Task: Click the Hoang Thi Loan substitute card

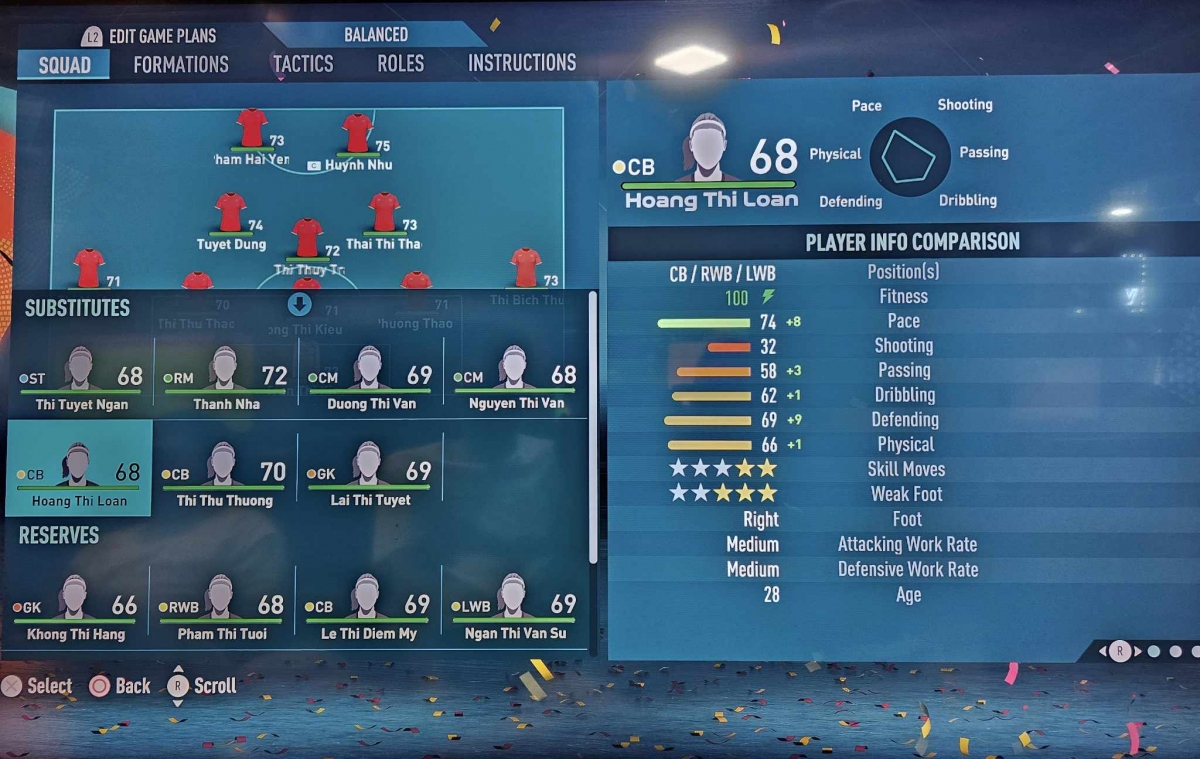Action: (79, 469)
